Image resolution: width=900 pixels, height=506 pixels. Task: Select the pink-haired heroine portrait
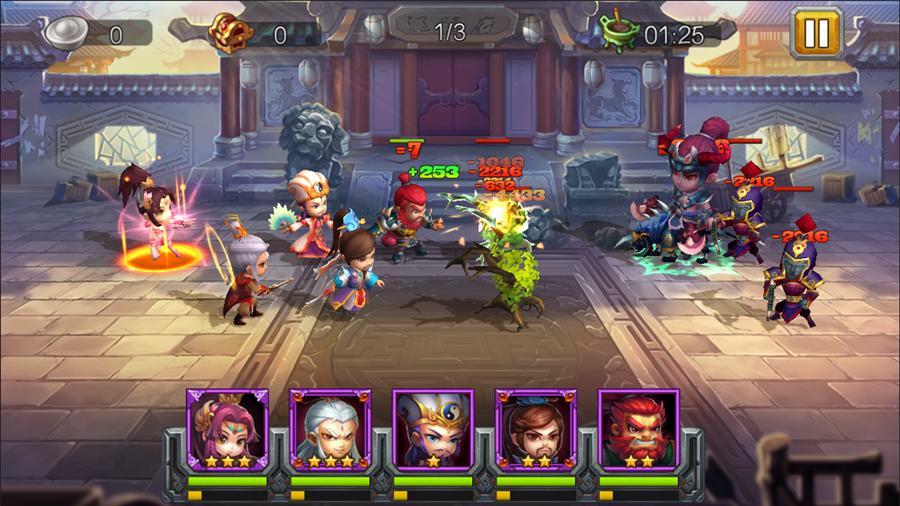[x=227, y=430]
